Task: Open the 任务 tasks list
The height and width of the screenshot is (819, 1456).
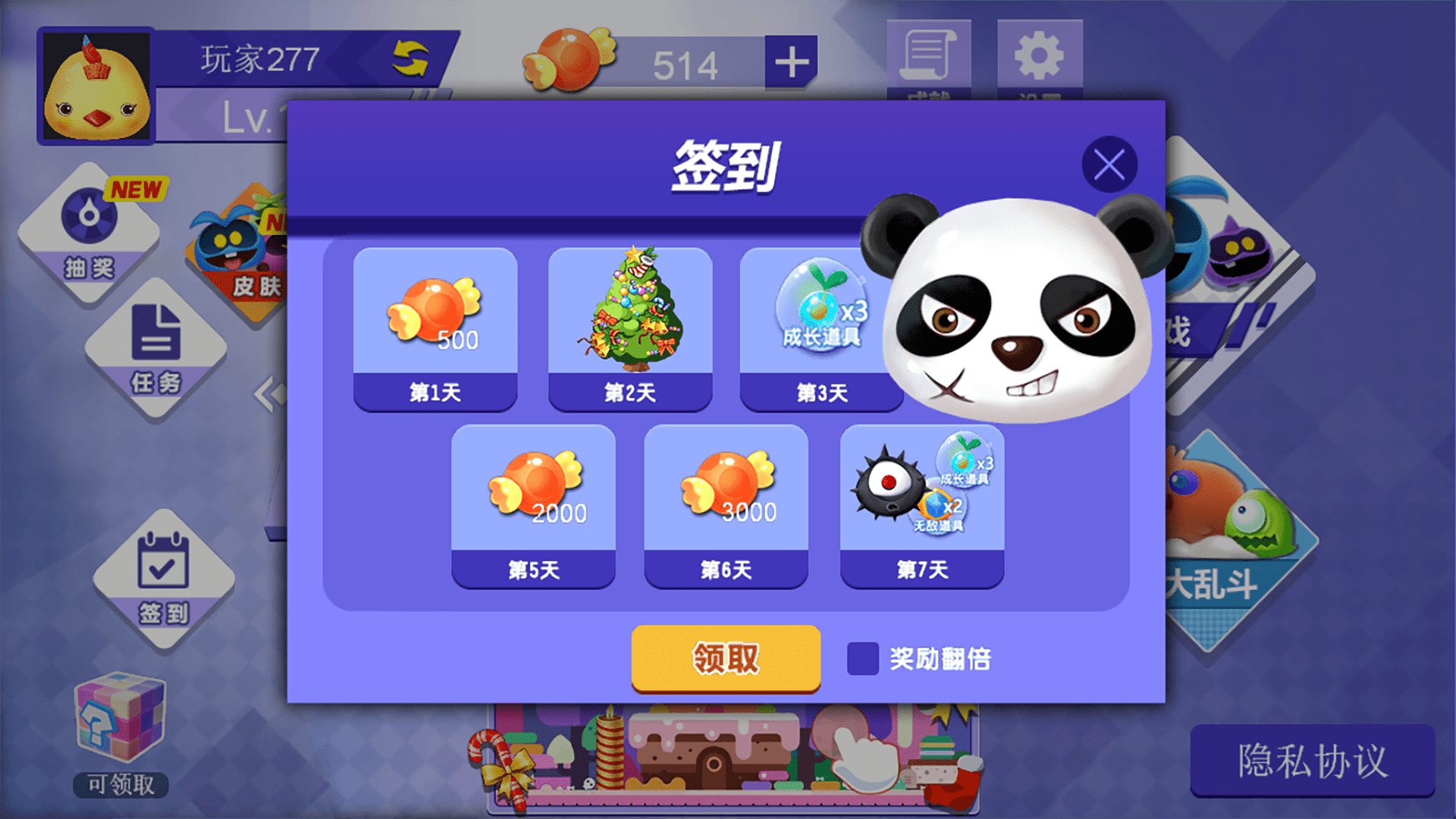Action: click(x=155, y=353)
